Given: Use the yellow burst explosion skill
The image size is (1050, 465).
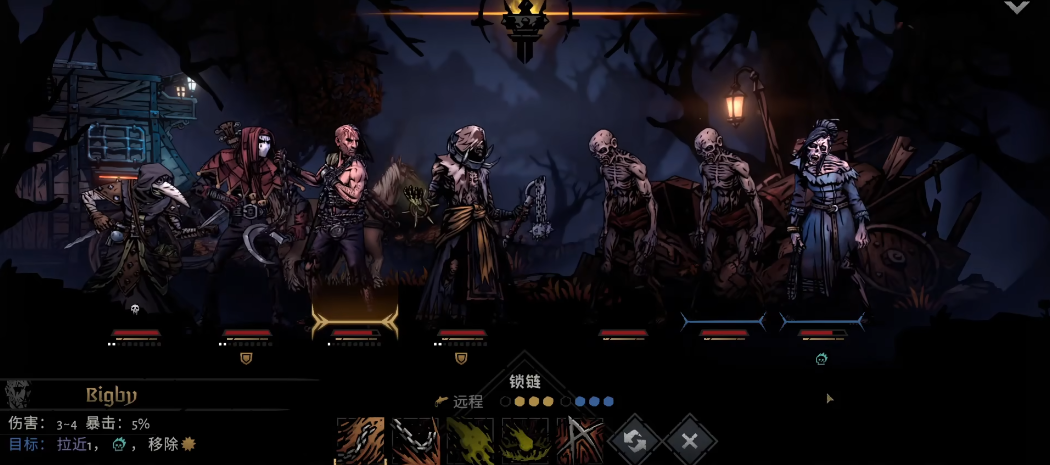Looking at the screenshot, I should [x=525, y=441].
